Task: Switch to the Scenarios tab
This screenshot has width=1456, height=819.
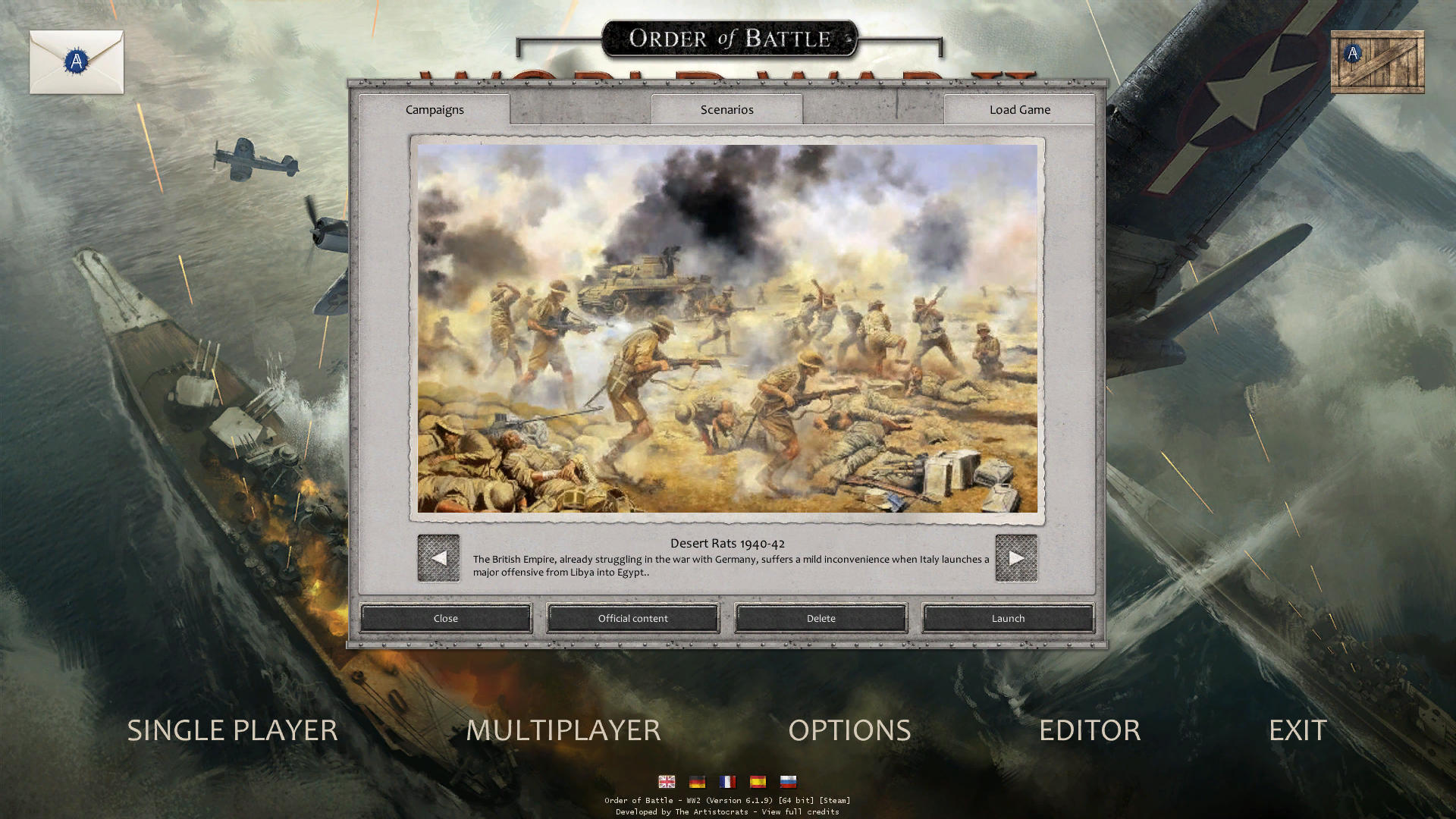Action: 726,109
